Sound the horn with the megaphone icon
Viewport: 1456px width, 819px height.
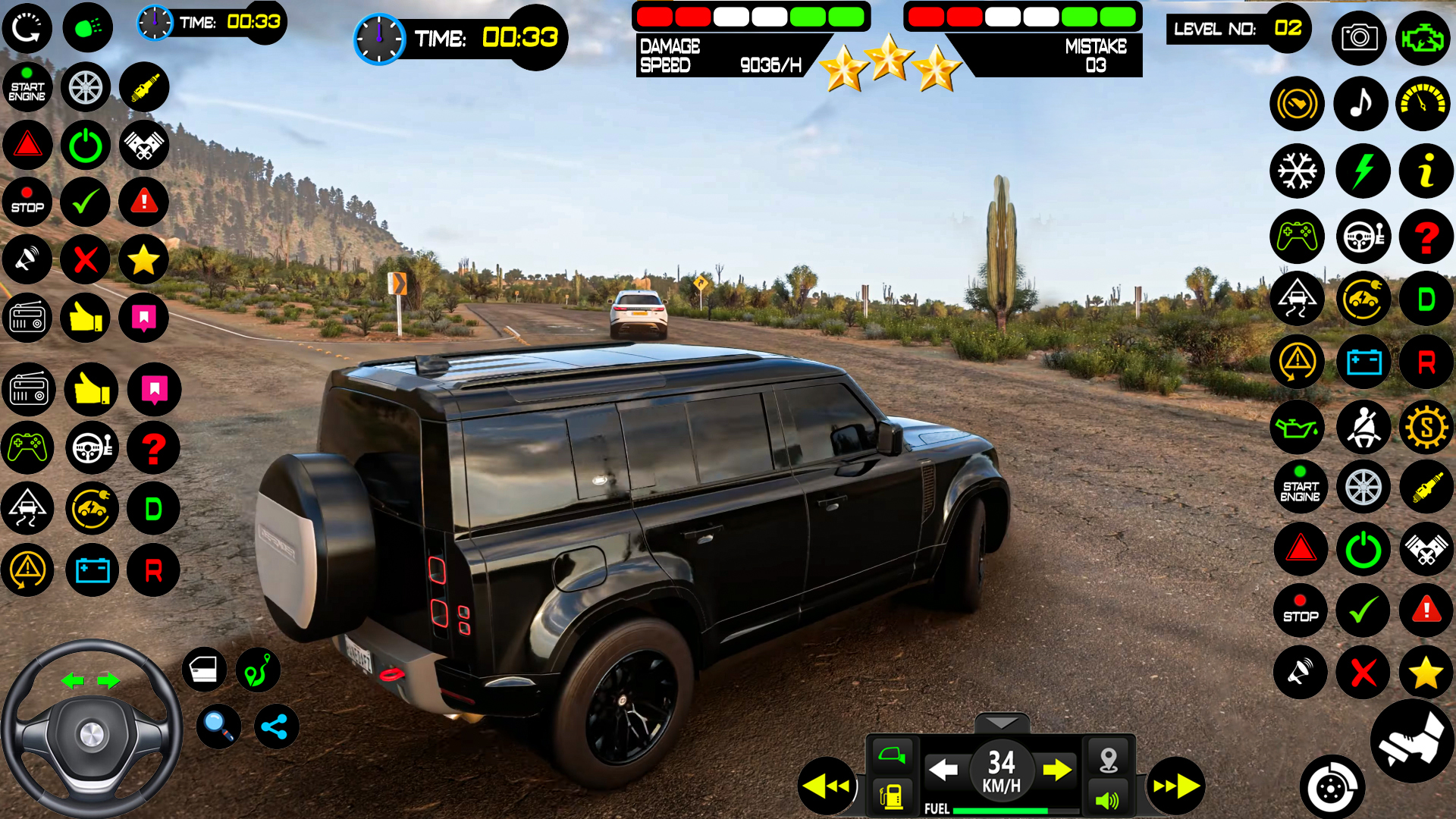1301,673
